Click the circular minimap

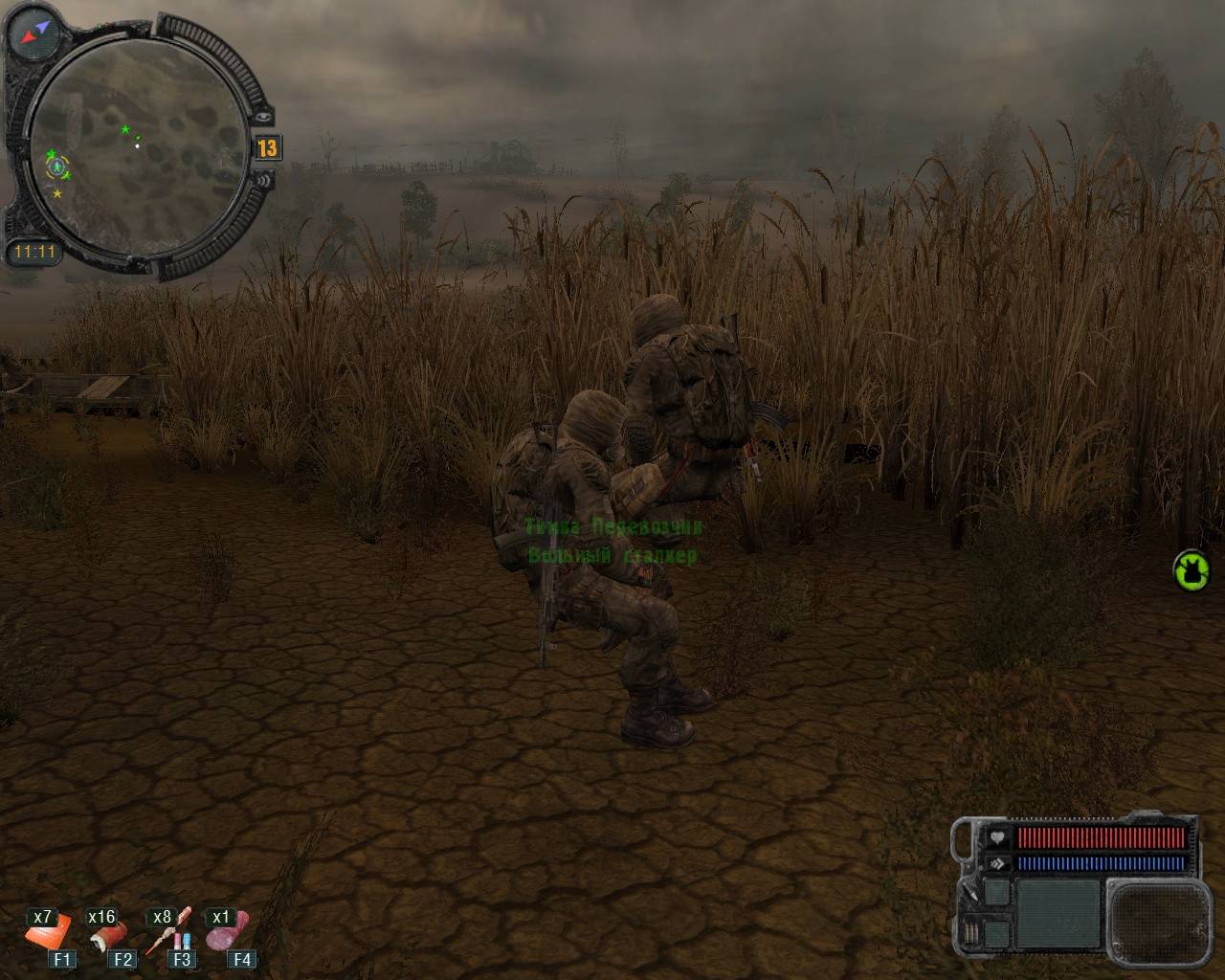135,144
